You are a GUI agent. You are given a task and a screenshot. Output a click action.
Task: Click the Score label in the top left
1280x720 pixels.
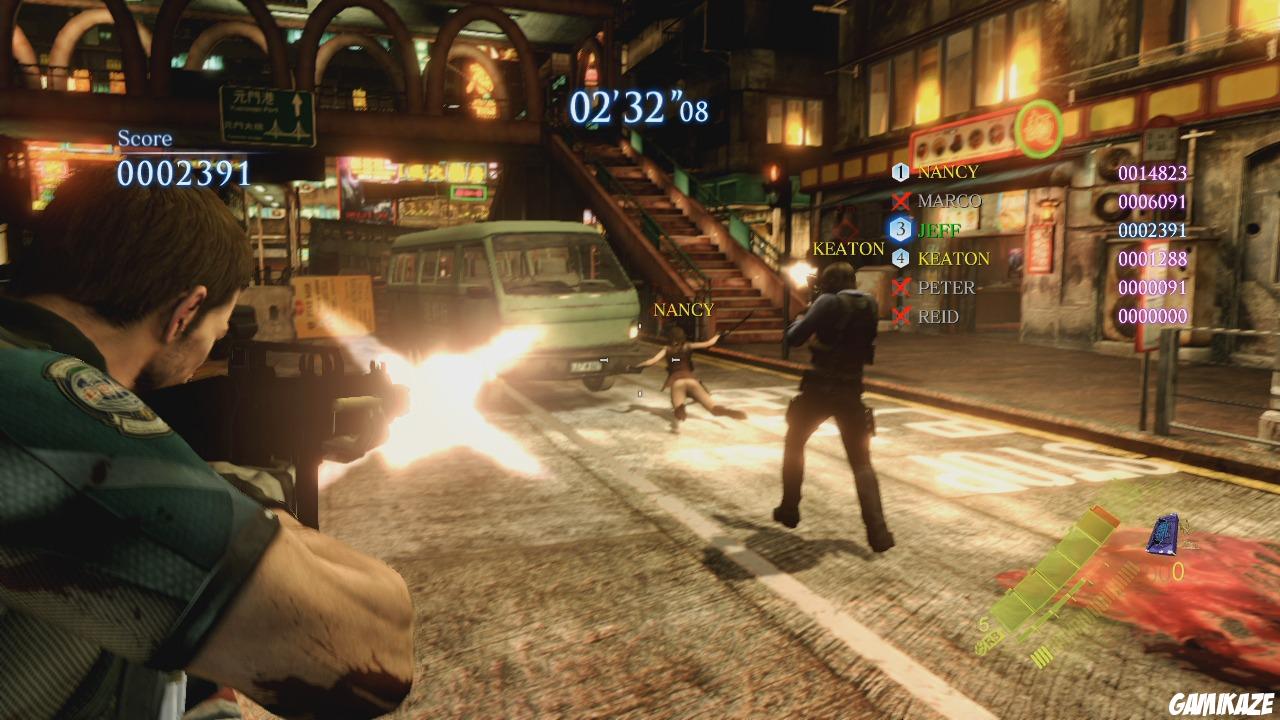[x=146, y=136]
